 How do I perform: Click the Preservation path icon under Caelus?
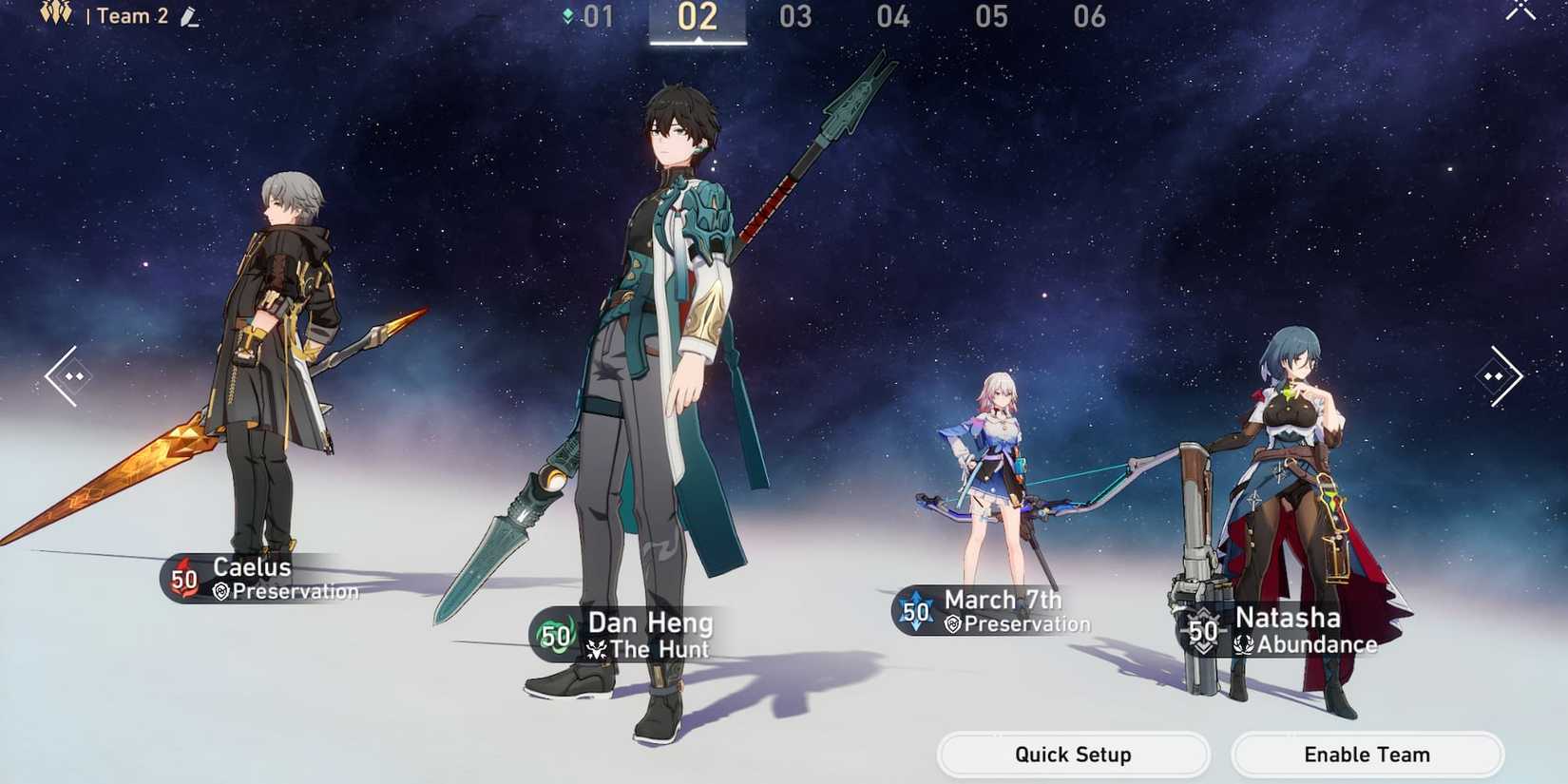click(x=219, y=591)
